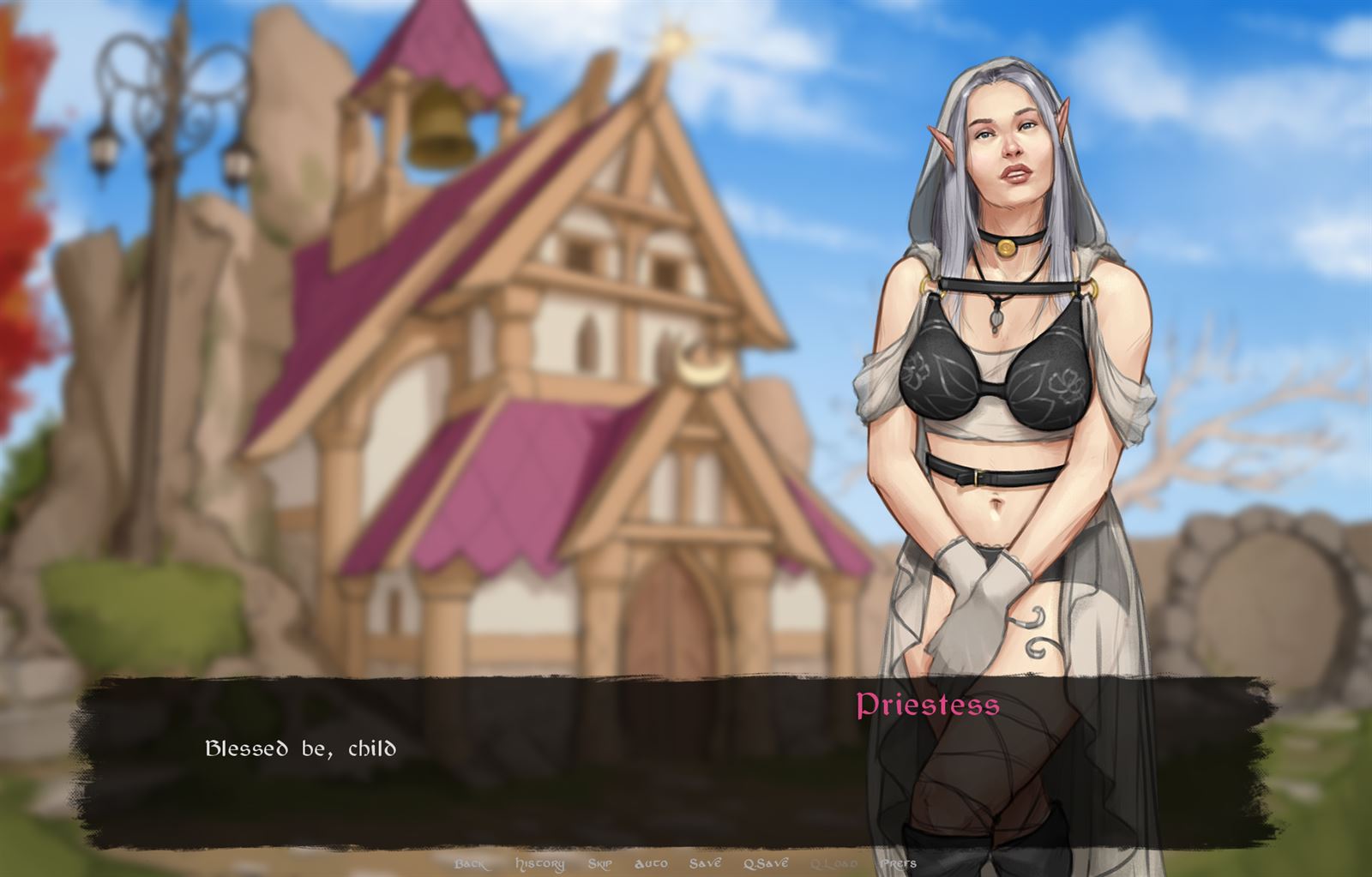1372x877 pixels.
Task: Toggle Auto dialogue advance
Action: coord(652,863)
